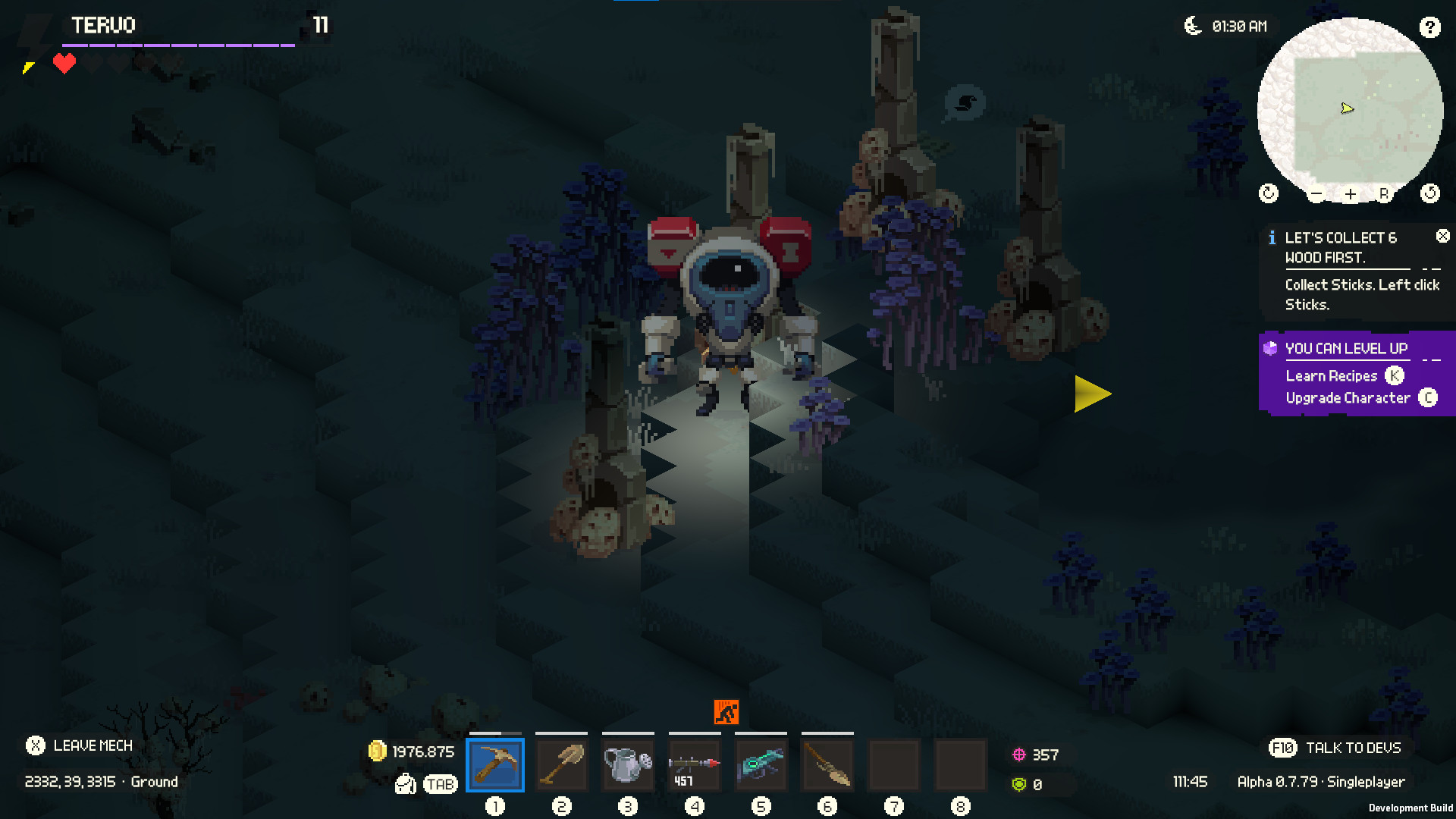1456x819 pixels.
Task: Select the watering can in hotbar slot 3
Action: (x=629, y=764)
